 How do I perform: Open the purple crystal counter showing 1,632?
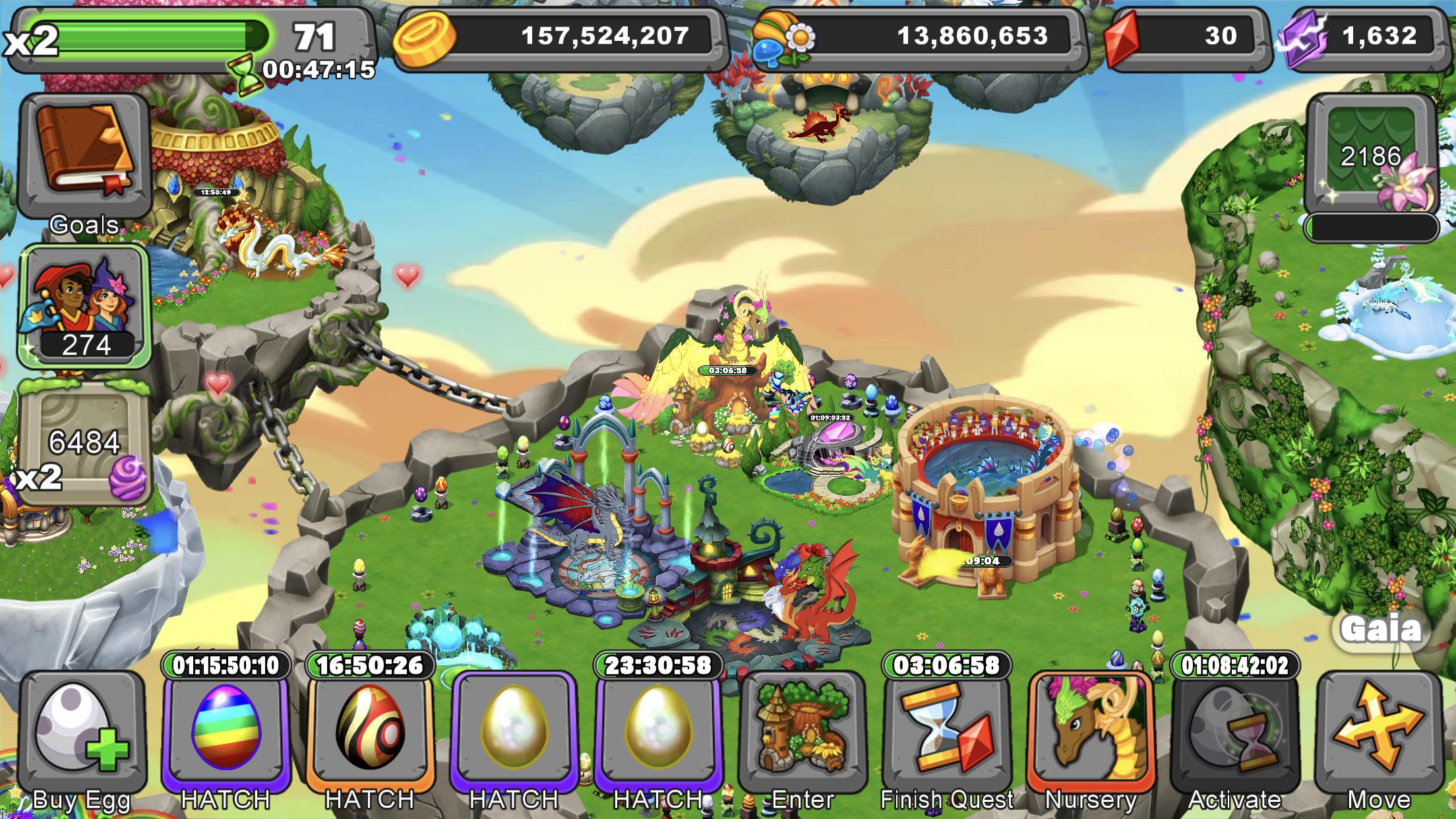pos(1358,36)
